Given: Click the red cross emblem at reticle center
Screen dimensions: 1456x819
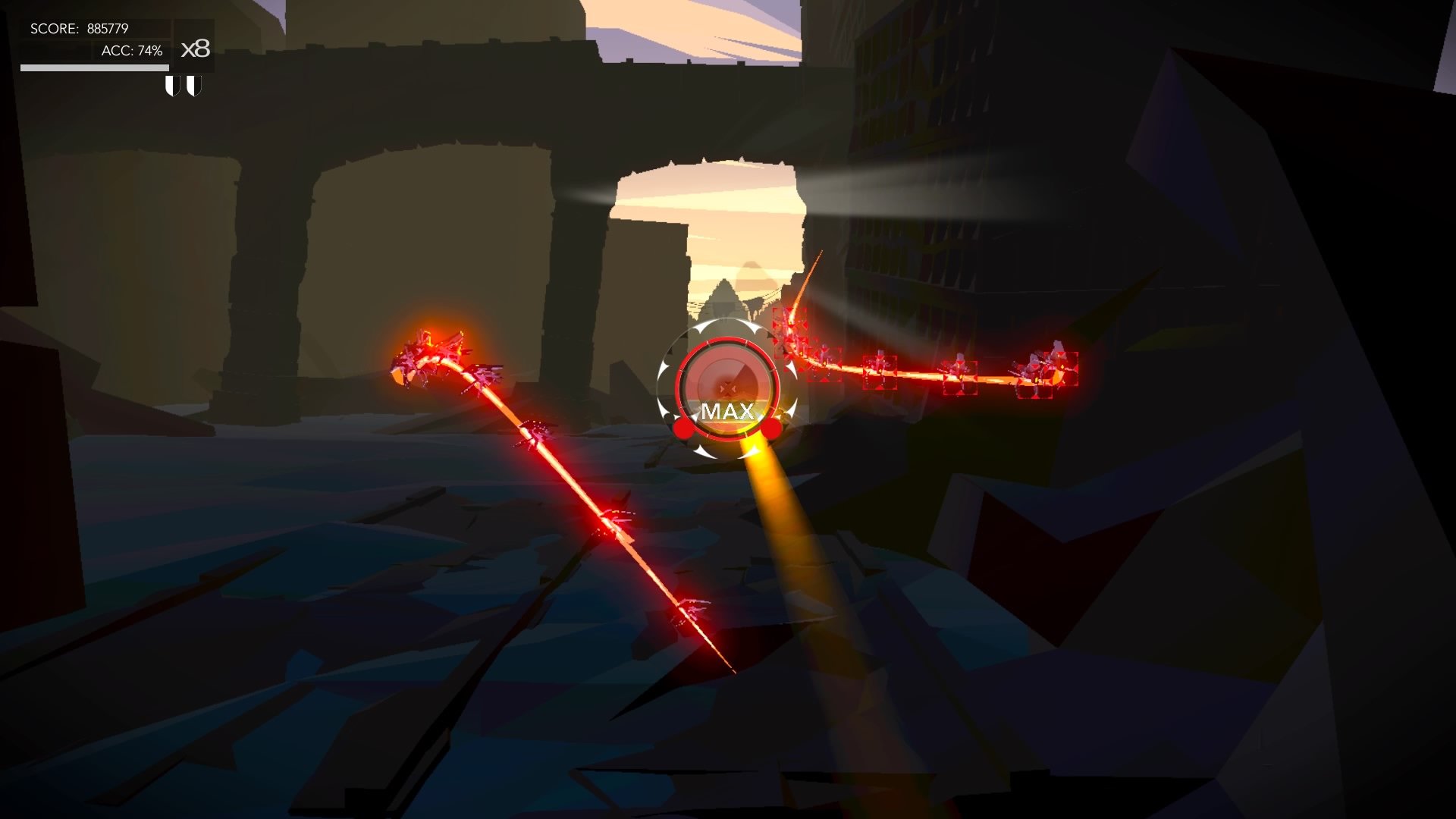Looking at the screenshot, I should click(728, 388).
